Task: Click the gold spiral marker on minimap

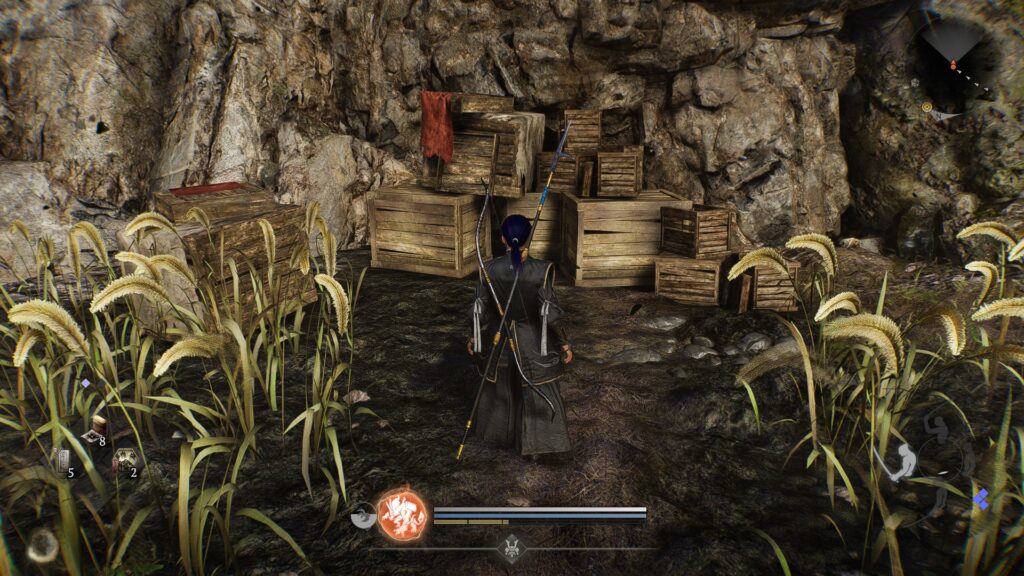Action: (927, 106)
